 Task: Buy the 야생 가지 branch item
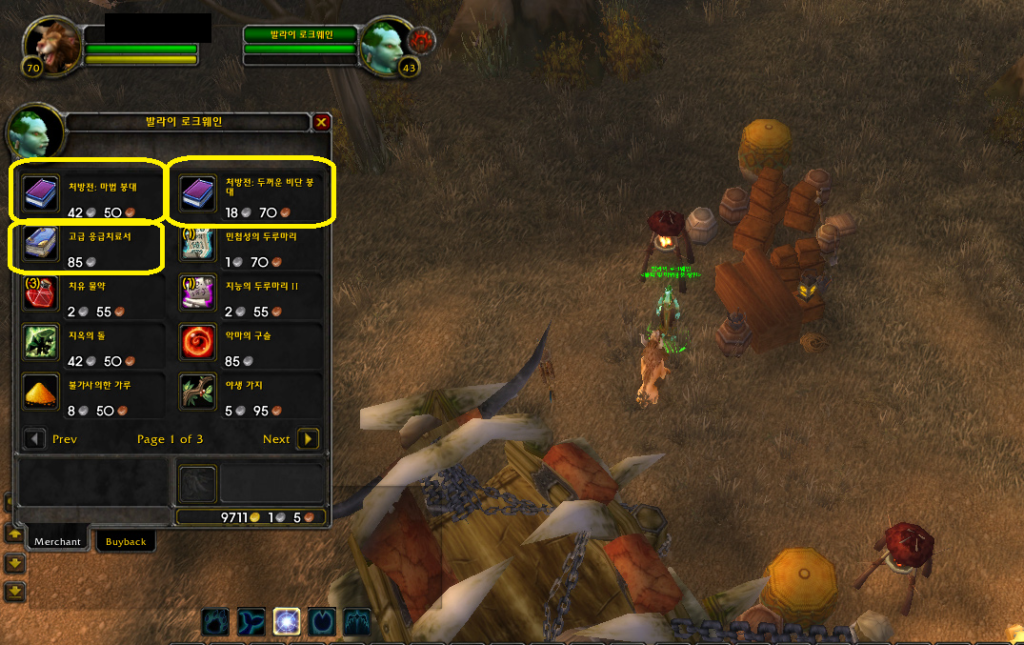[x=198, y=393]
